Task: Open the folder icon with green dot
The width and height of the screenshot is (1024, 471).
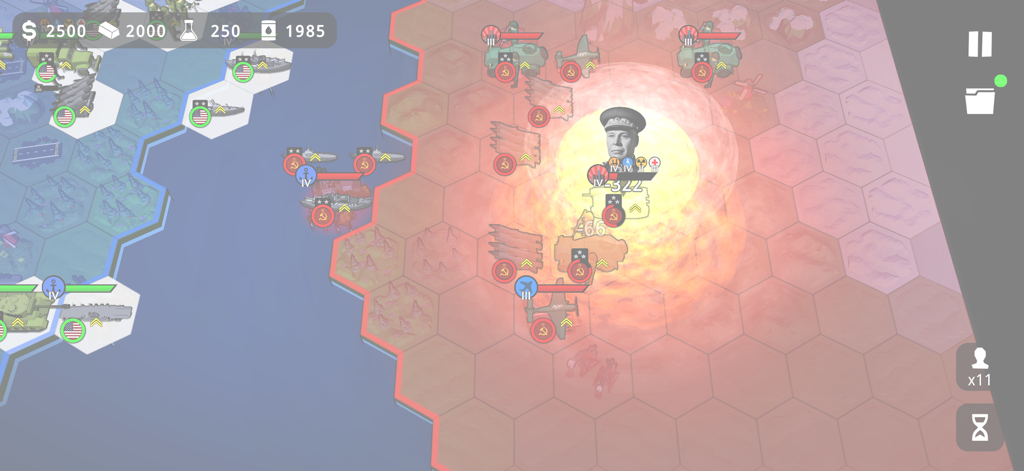Action: pyautogui.click(x=980, y=100)
